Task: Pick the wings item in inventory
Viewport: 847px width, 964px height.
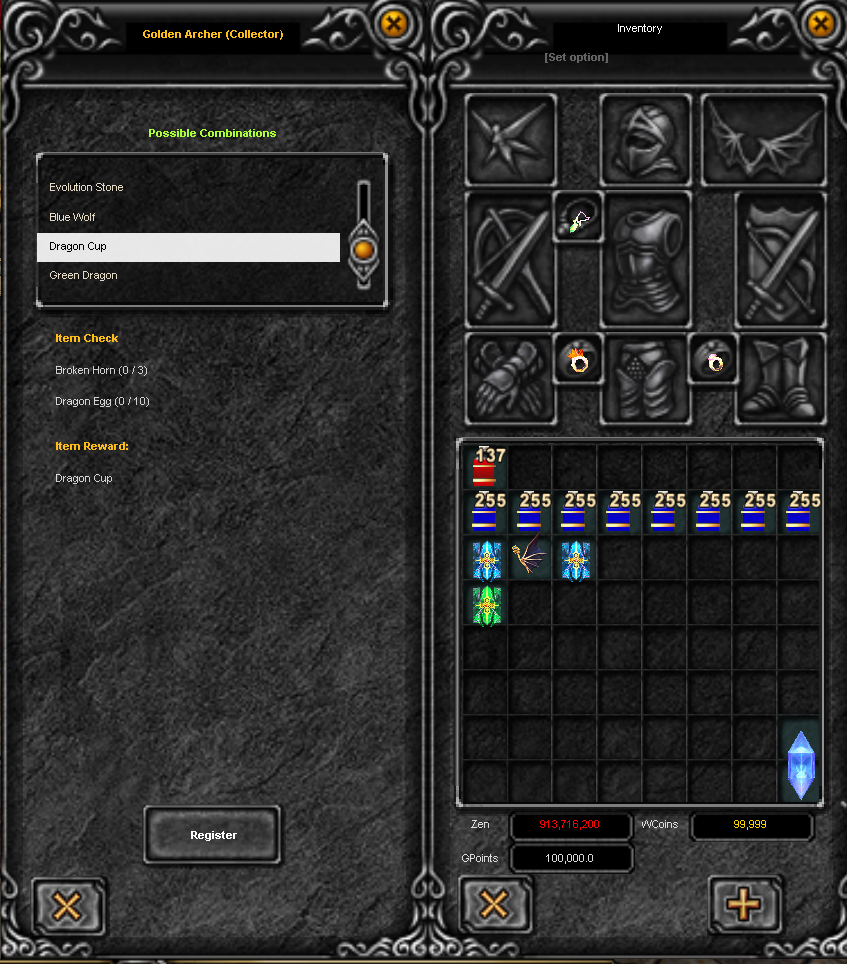Action: tap(530, 559)
